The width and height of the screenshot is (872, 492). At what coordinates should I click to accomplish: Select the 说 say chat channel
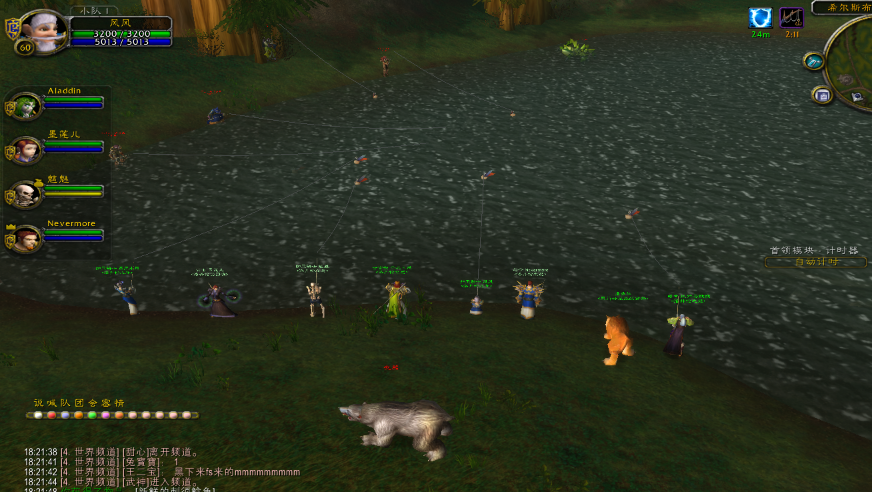point(39,403)
